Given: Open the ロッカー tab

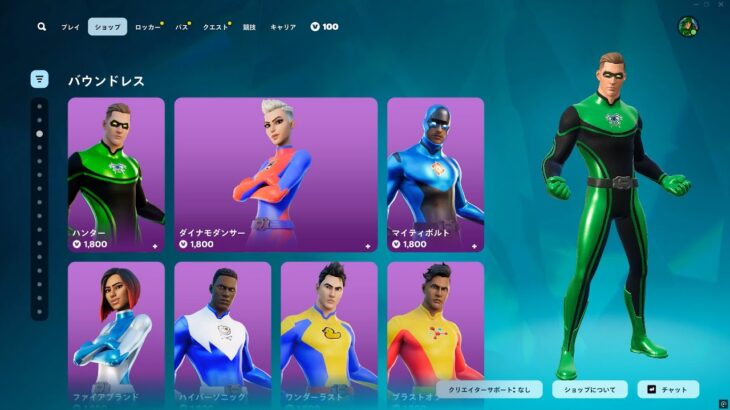Looking at the screenshot, I should (147, 27).
